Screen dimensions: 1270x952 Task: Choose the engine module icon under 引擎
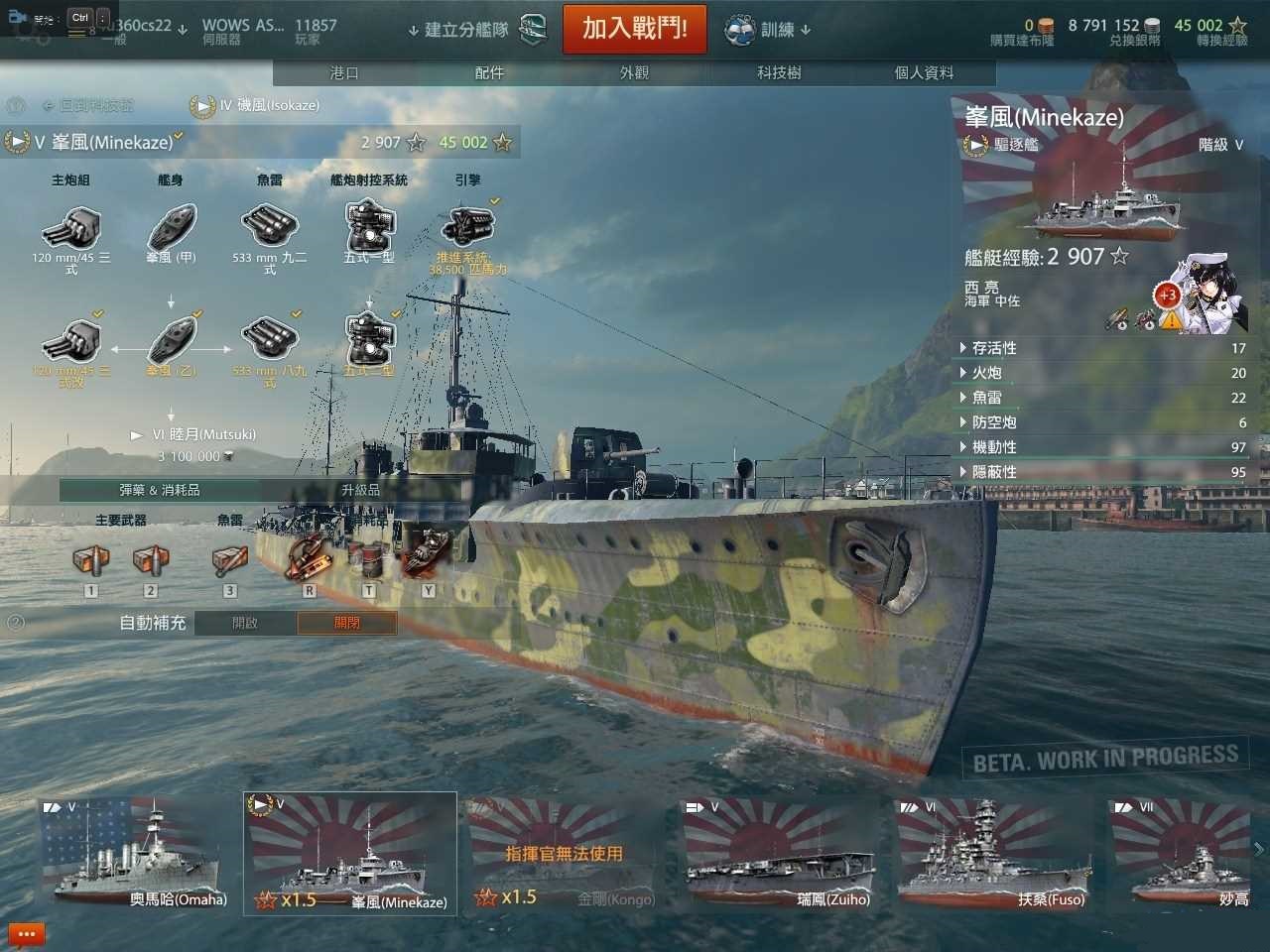pyautogui.click(x=467, y=226)
